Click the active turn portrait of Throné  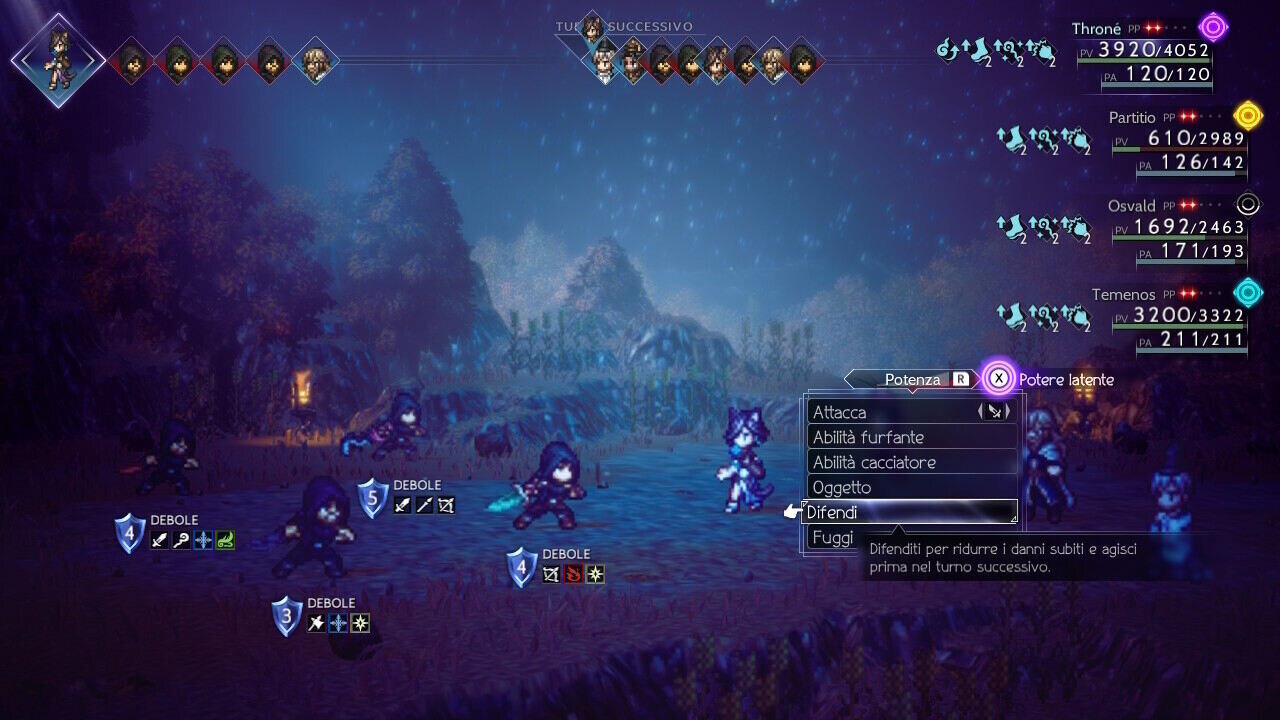58,58
